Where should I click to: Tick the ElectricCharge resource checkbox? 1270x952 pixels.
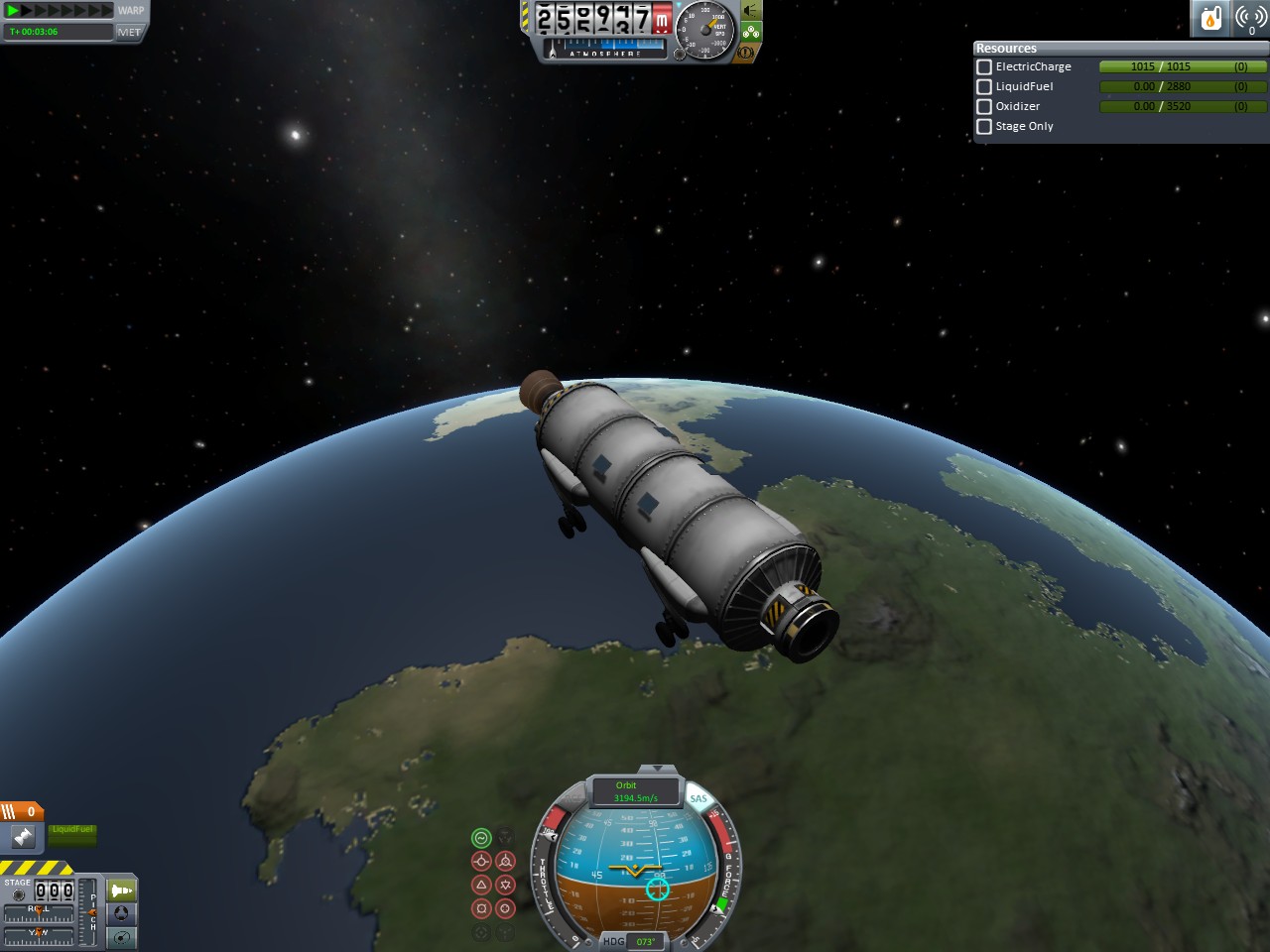pyautogui.click(x=984, y=66)
